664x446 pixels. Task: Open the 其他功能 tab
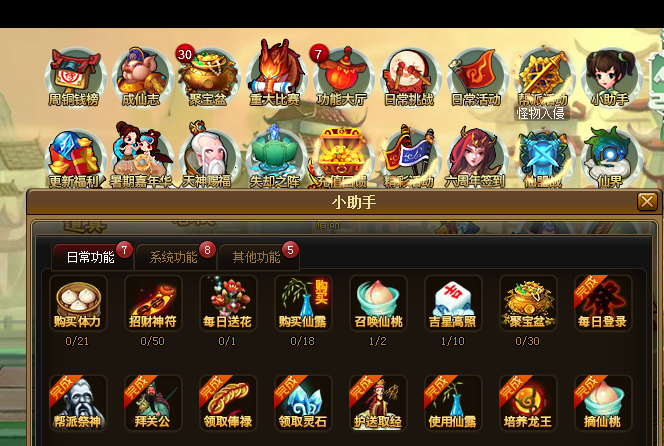[256, 257]
